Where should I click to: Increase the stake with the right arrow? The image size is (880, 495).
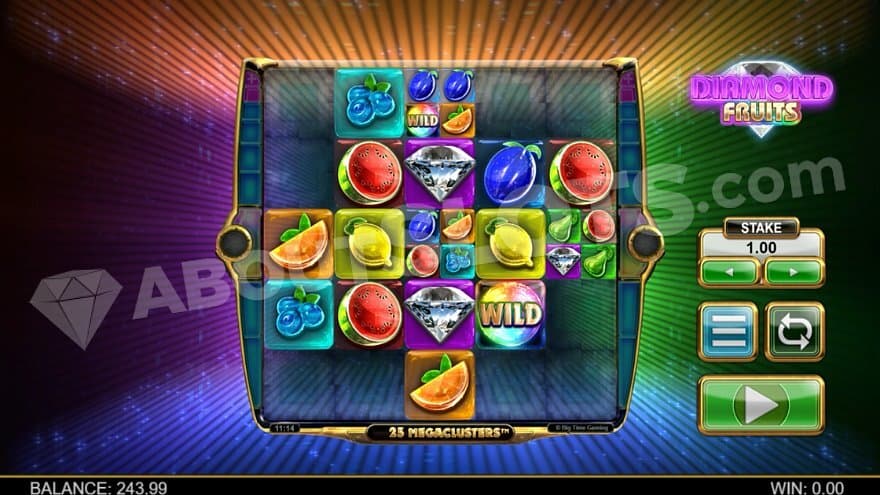[793, 272]
